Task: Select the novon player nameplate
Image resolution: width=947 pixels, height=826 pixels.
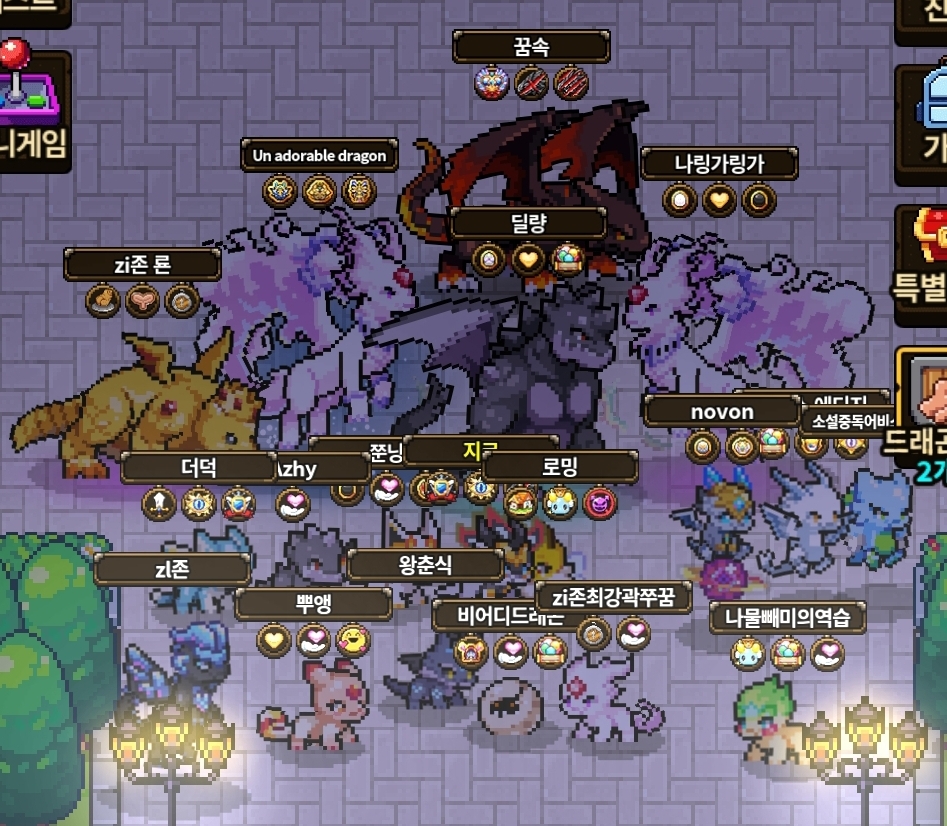Action: [x=722, y=411]
